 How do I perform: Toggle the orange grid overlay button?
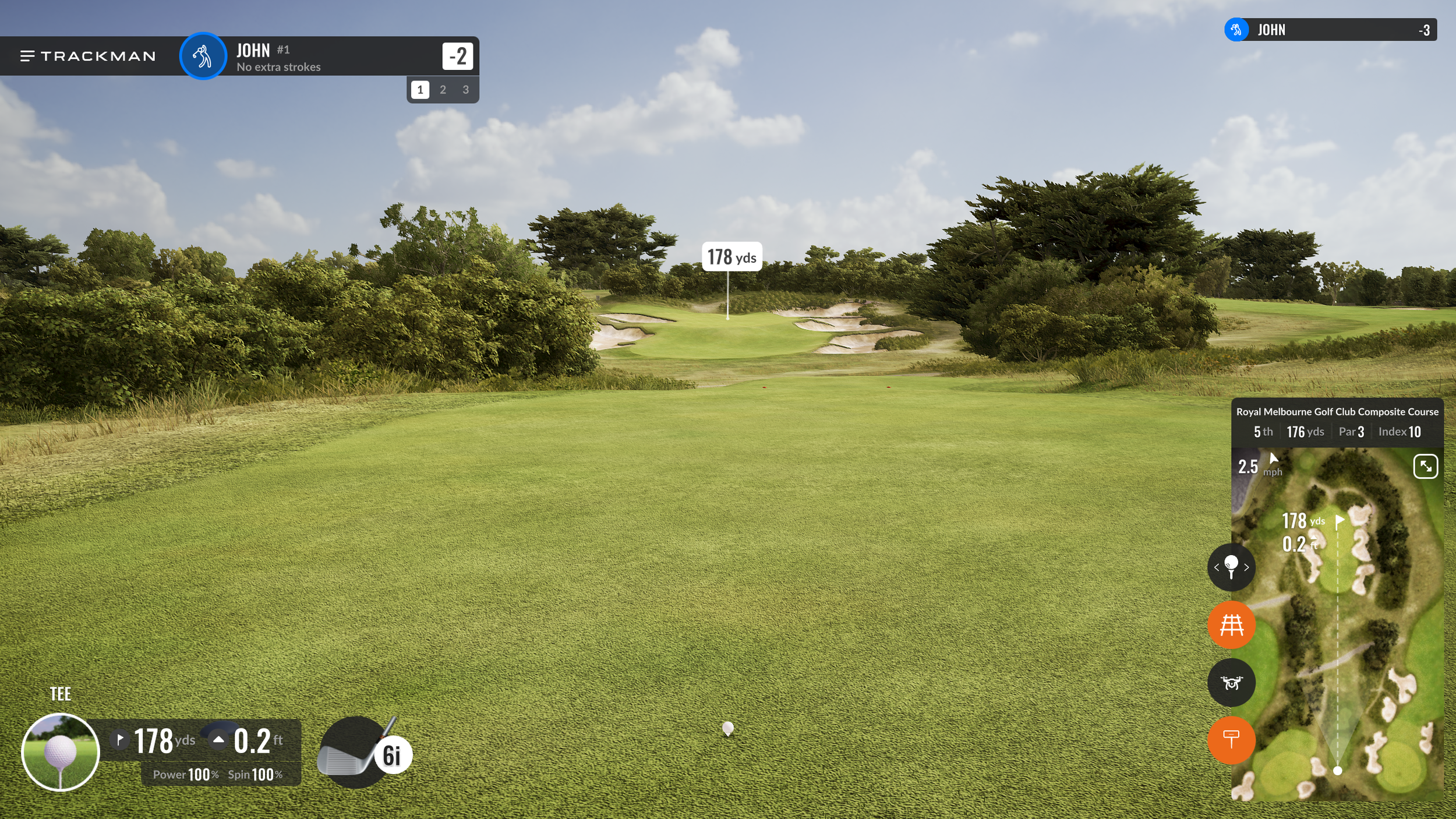(x=1231, y=625)
